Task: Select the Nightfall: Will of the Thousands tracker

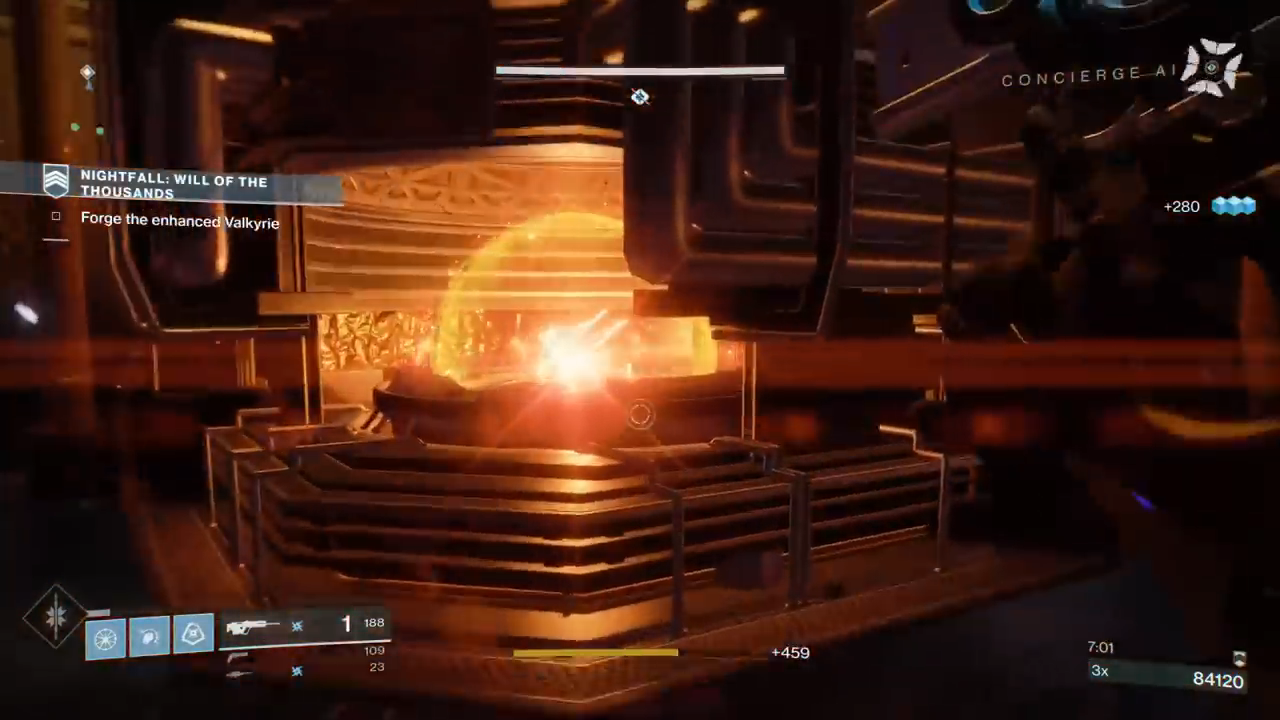Action: tap(174, 186)
